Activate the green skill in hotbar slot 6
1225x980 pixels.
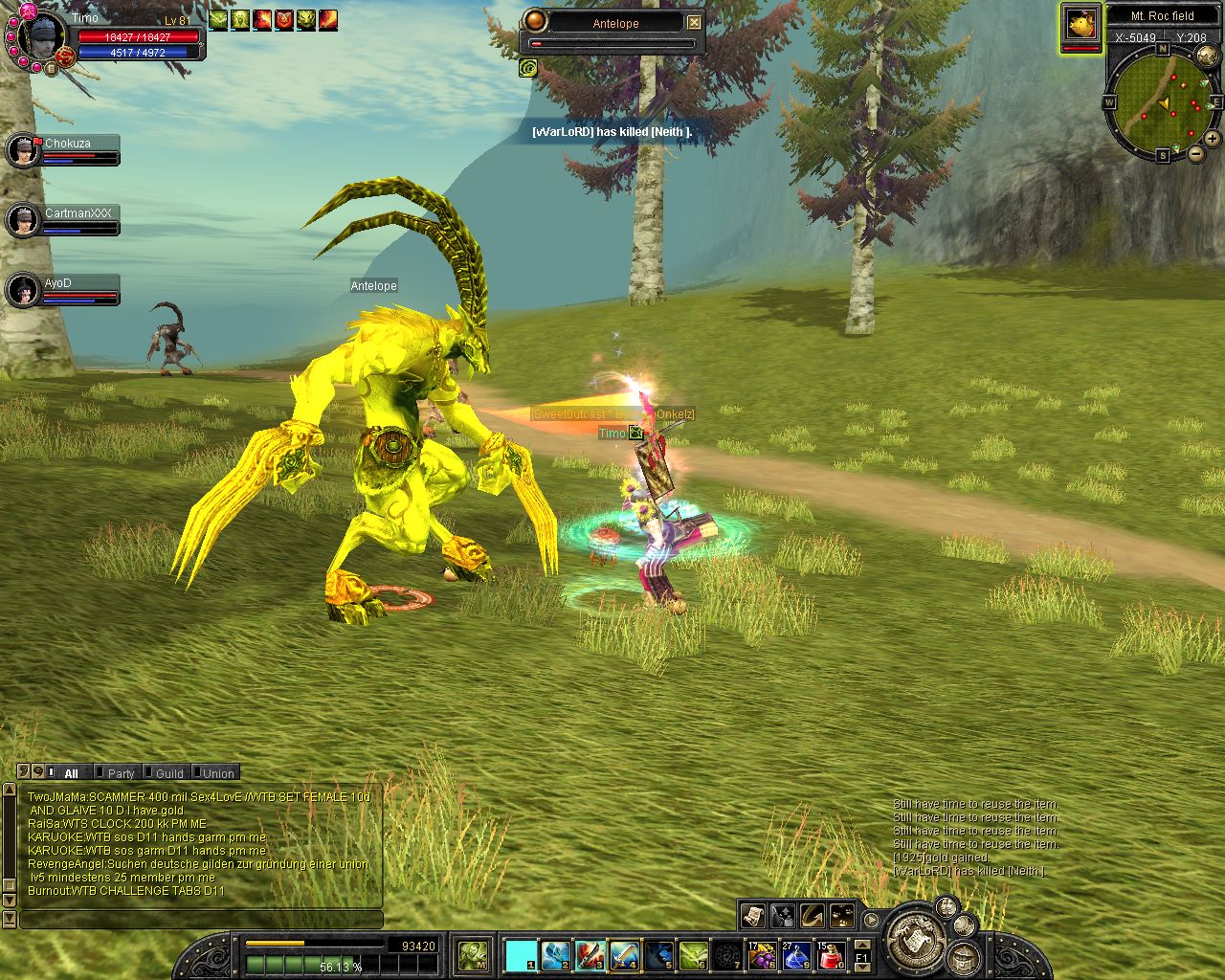click(x=693, y=955)
